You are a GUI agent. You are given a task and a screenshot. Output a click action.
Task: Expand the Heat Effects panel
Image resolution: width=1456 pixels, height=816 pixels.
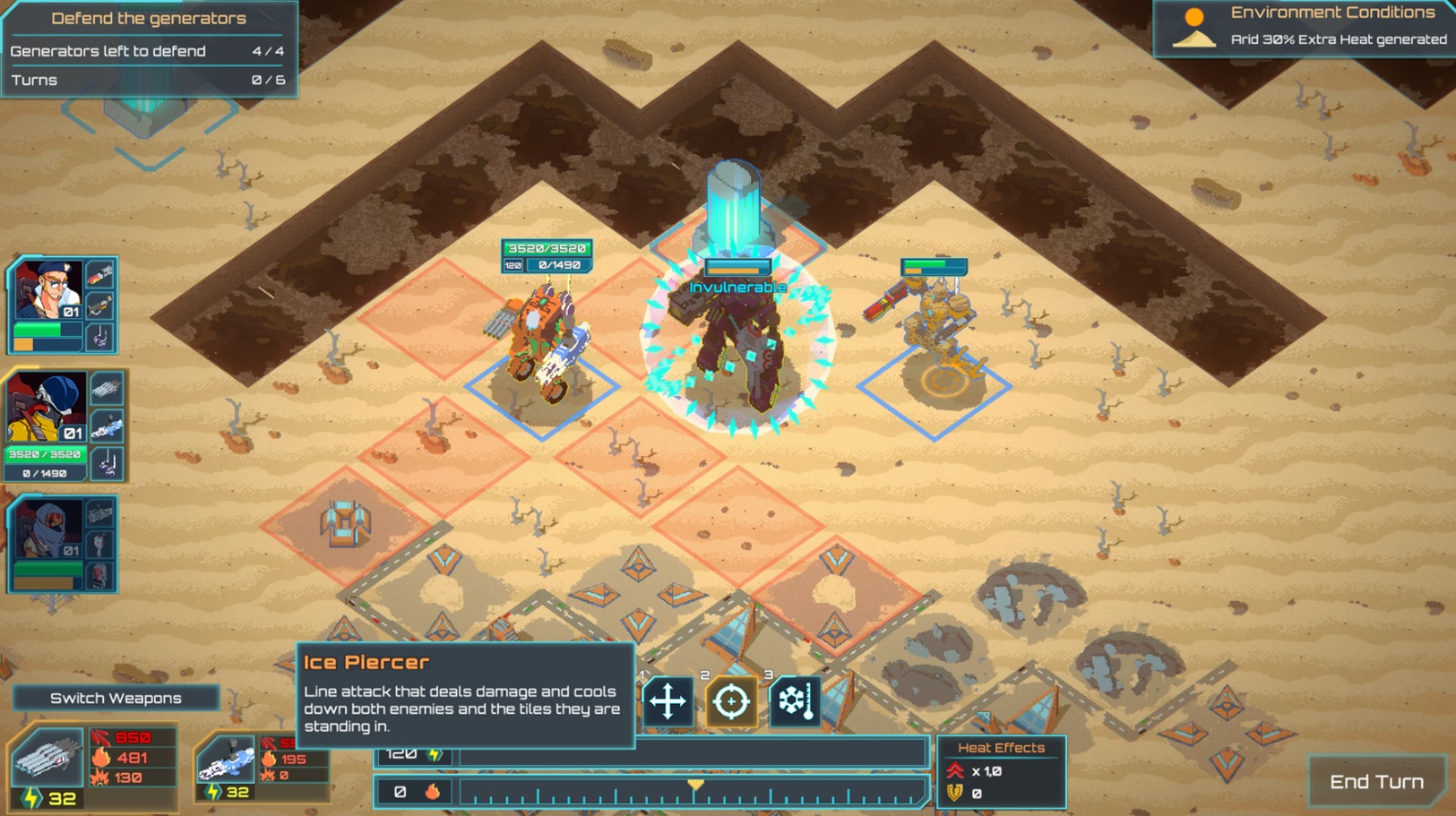click(1001, 747)
